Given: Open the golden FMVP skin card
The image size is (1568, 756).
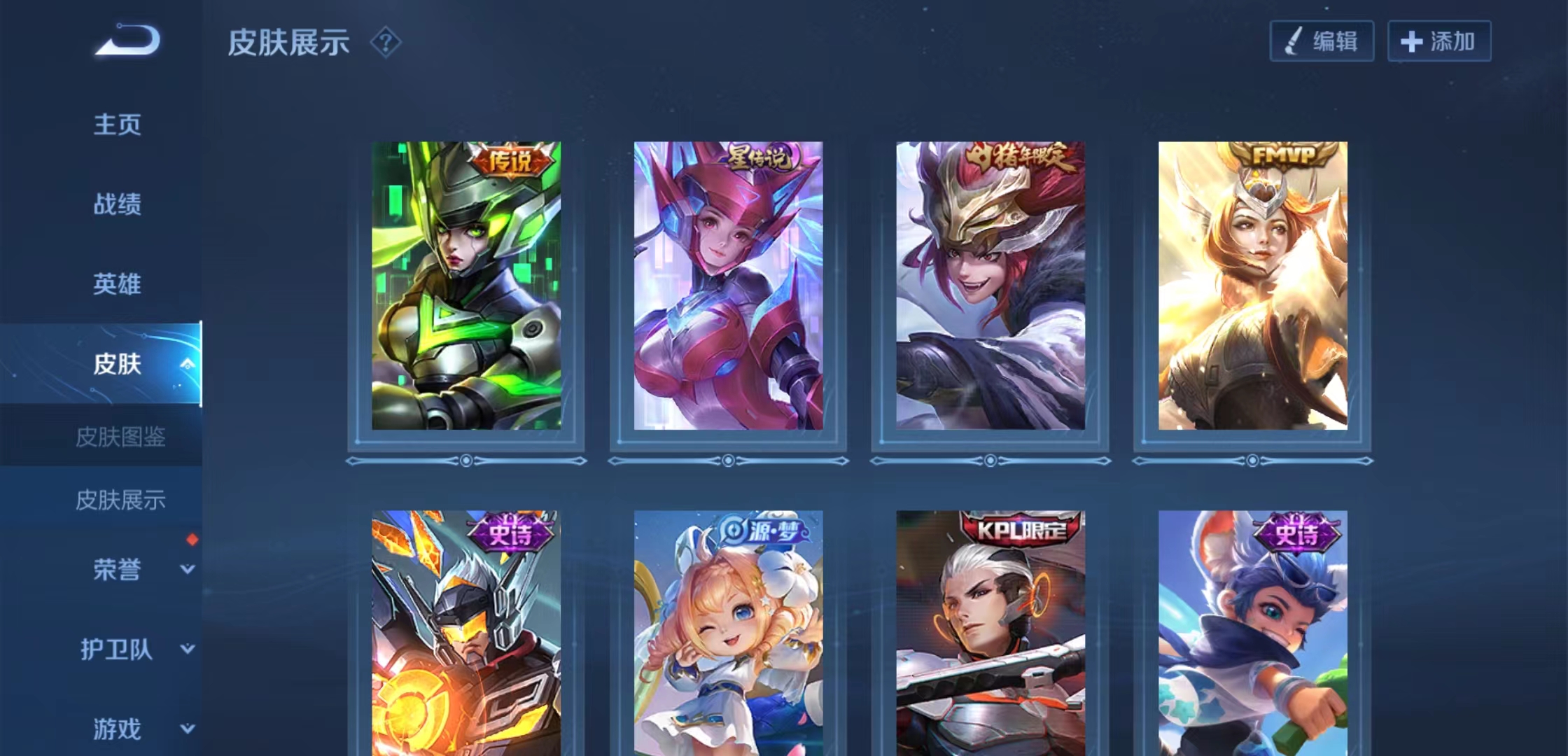Looking at the screenshot, I should click(x=1252, y=286).
